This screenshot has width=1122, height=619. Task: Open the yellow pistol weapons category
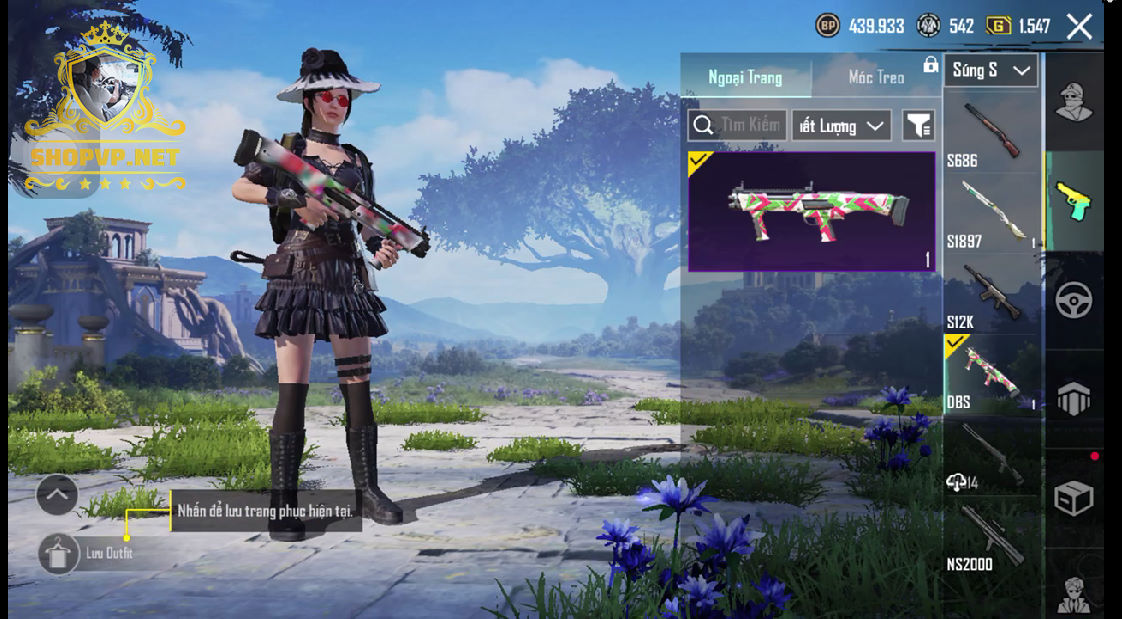pyautogui.click(x=1074, y=200)
